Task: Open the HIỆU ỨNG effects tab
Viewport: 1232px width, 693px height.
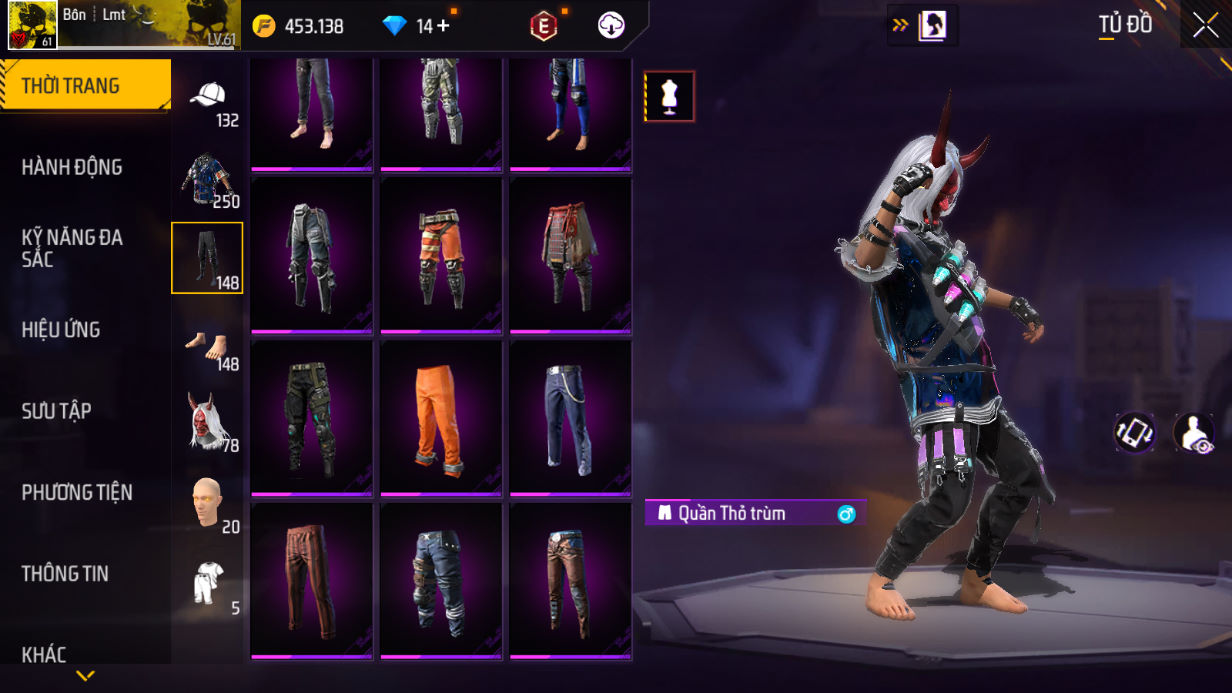Action: coord(61,329)
